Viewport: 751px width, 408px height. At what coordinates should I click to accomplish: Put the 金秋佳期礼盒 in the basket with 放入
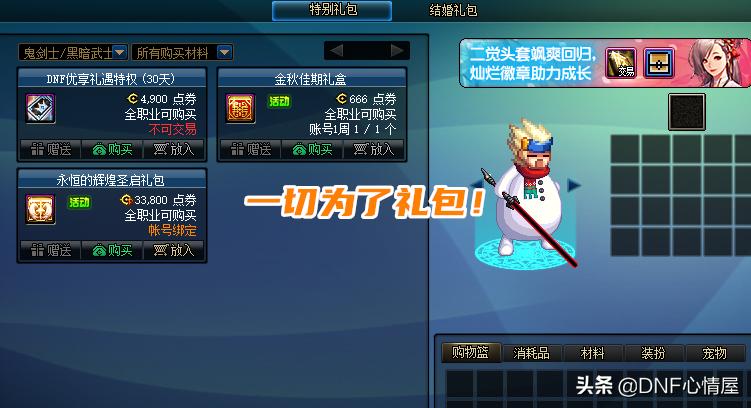point(374,149)
